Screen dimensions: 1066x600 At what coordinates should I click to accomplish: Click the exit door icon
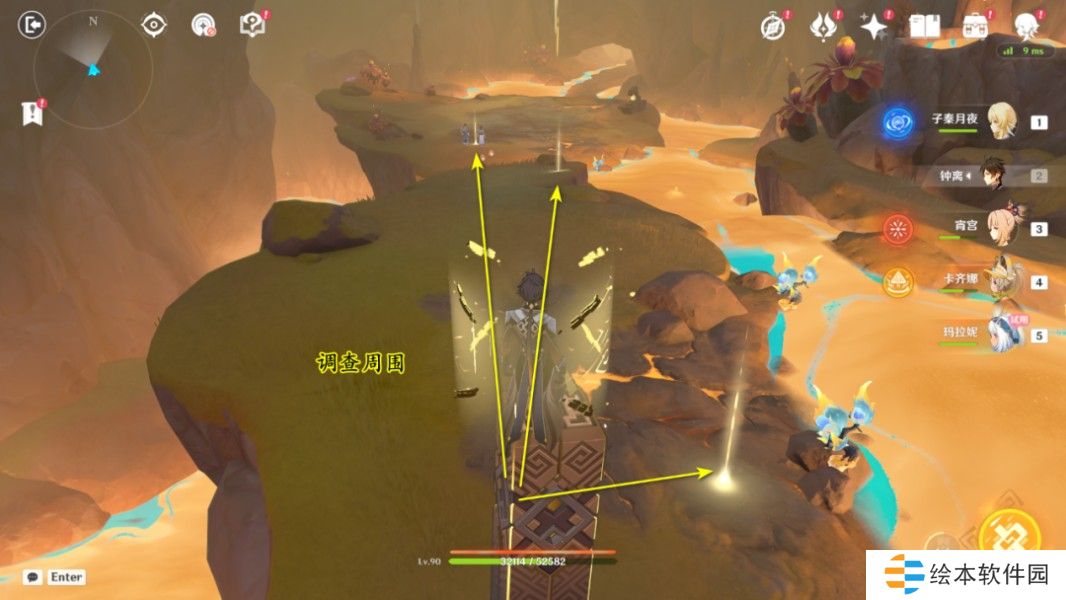point(32,25)
